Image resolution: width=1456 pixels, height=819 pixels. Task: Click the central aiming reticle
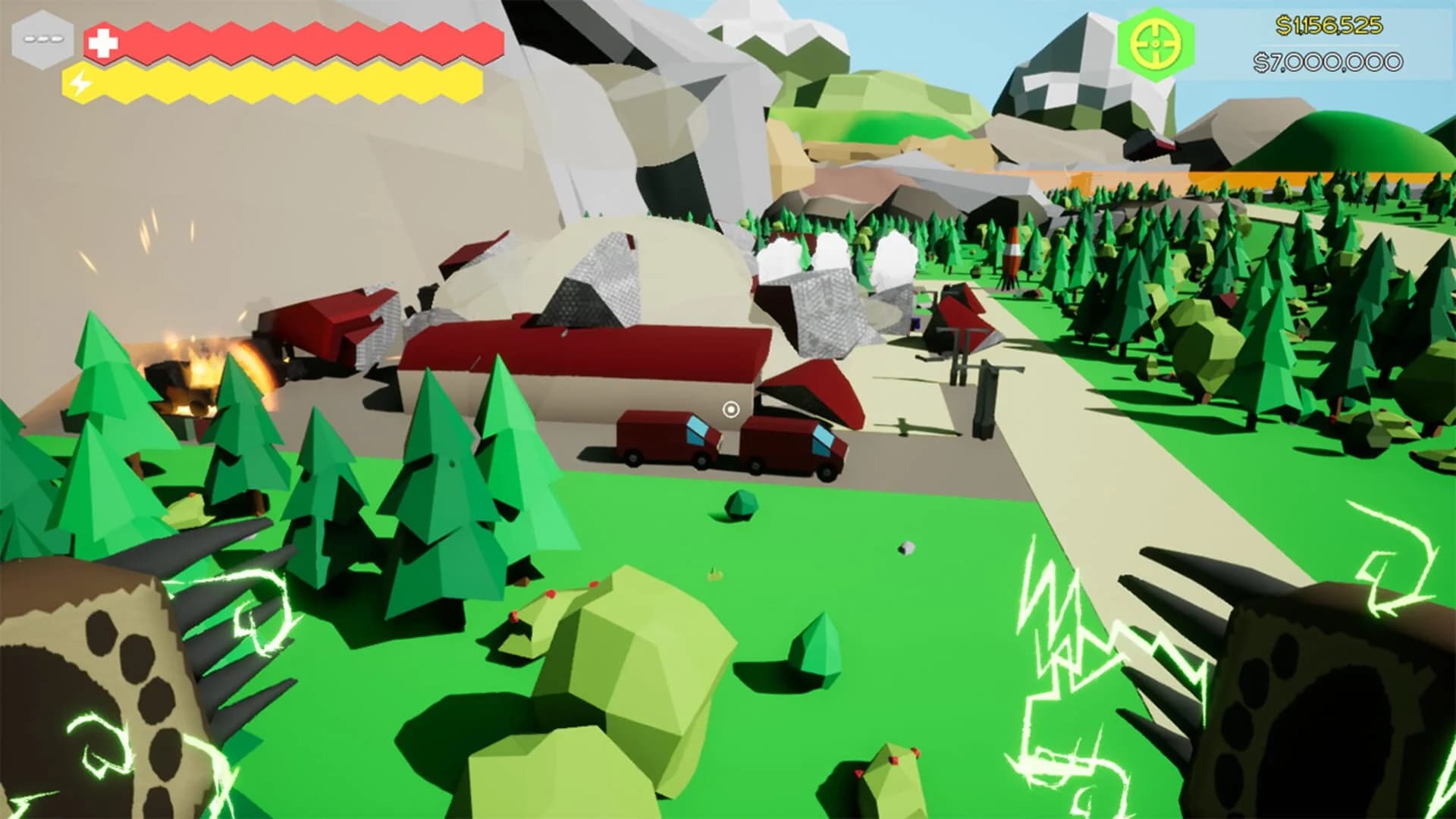tap(730, 410)
